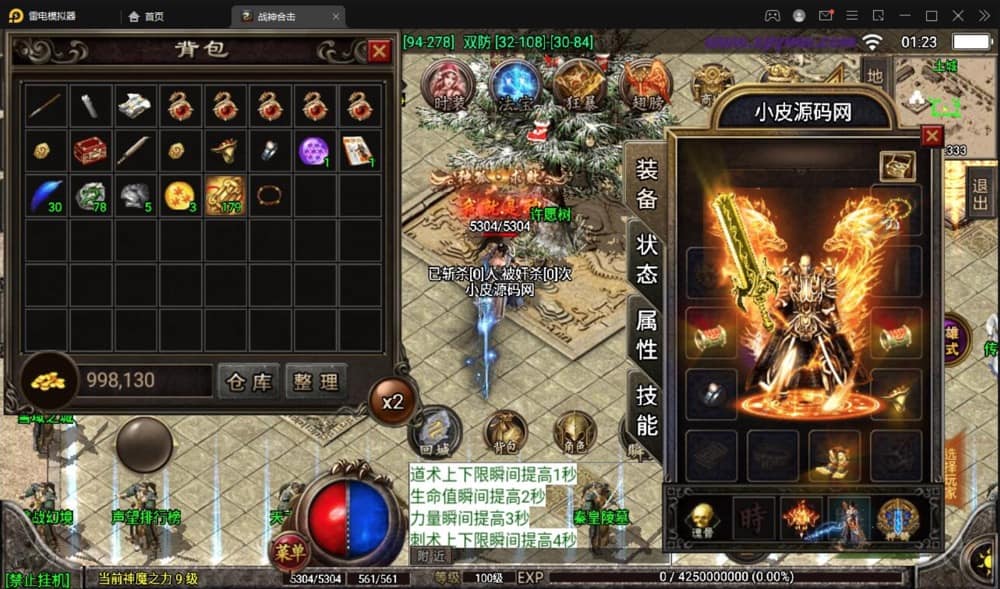Select the gold item stack of 179
This screenshot has height=589, width=1000.
pos(224,196)
